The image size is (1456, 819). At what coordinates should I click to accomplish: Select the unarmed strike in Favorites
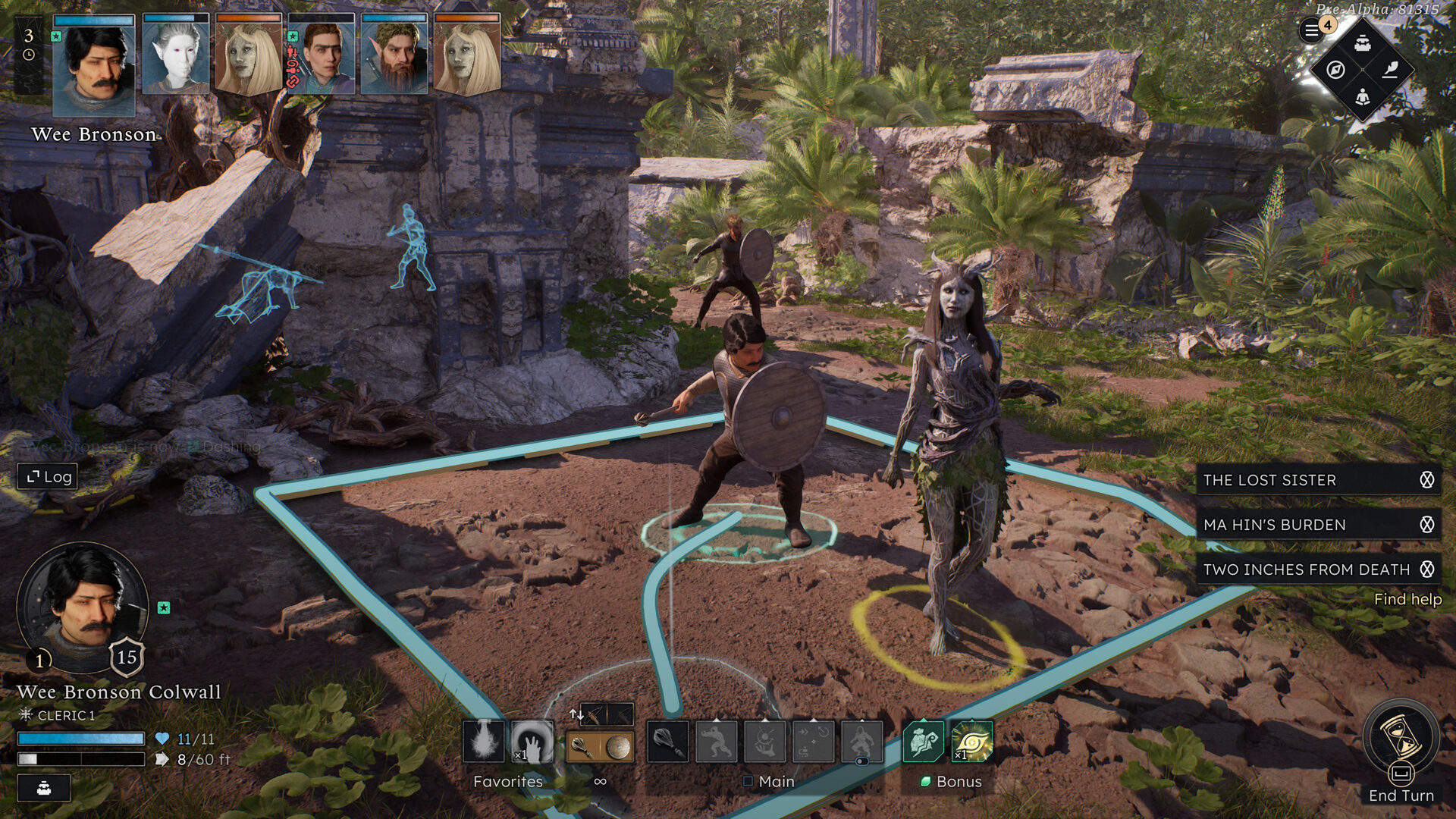click(532, 741)
